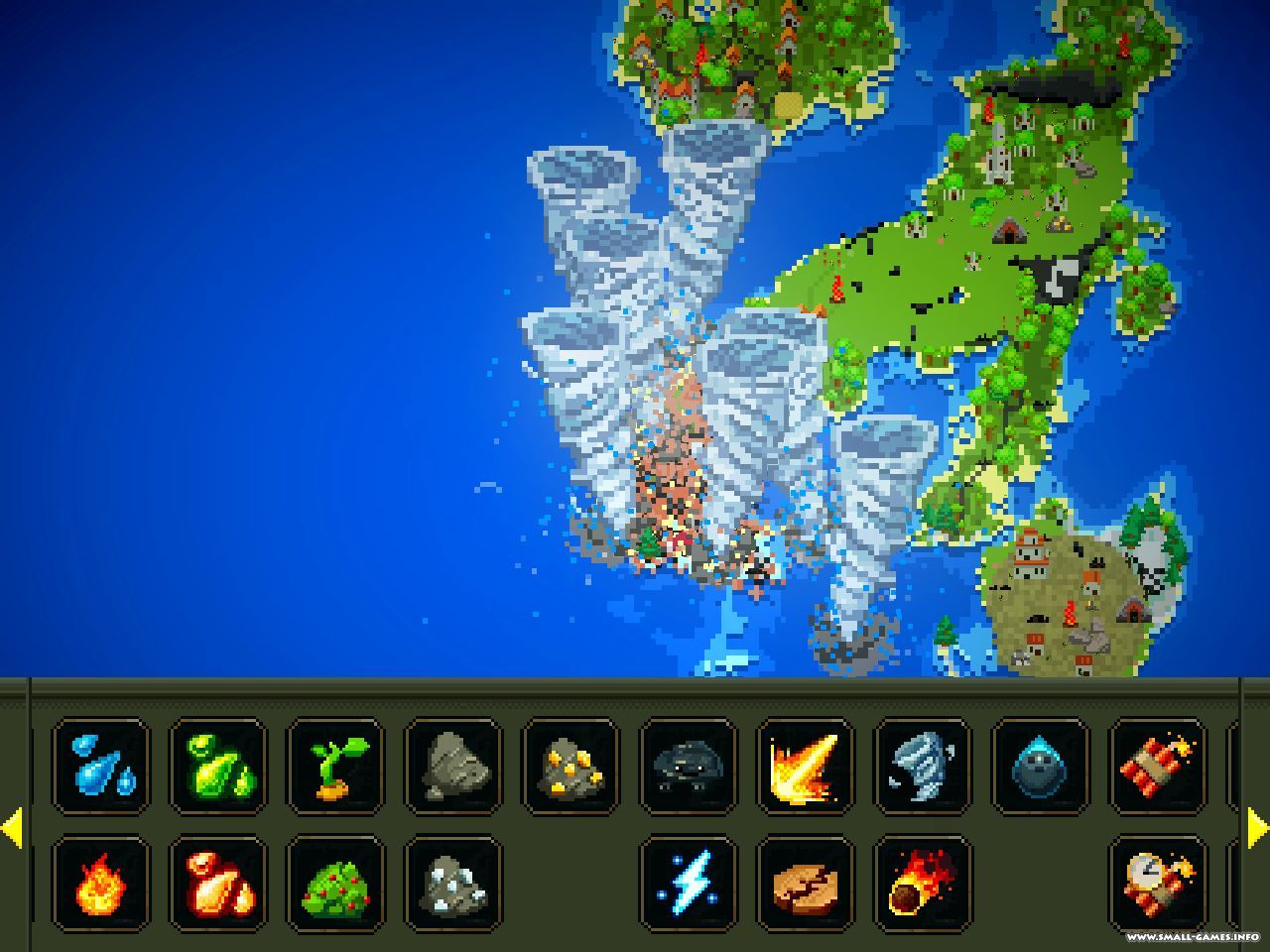Choose the green acid drops power
The height and width of the screenshot is (952, 1270).
coord(218,768)
